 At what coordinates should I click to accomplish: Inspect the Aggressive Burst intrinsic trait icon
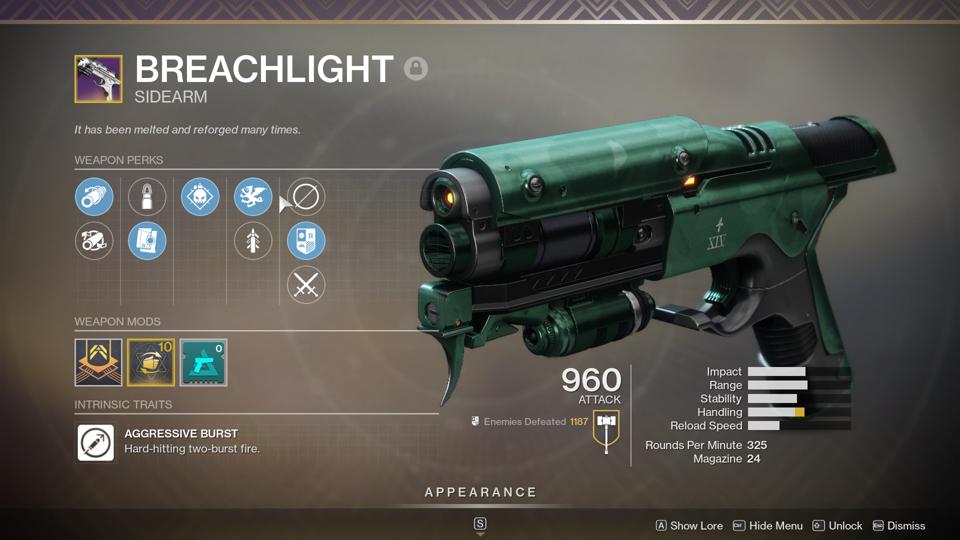[95, 442]
